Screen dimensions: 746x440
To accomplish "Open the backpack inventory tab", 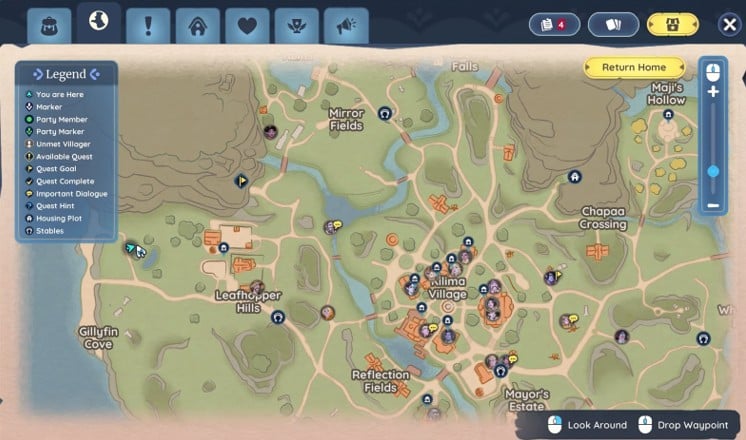I will [47, 25].
